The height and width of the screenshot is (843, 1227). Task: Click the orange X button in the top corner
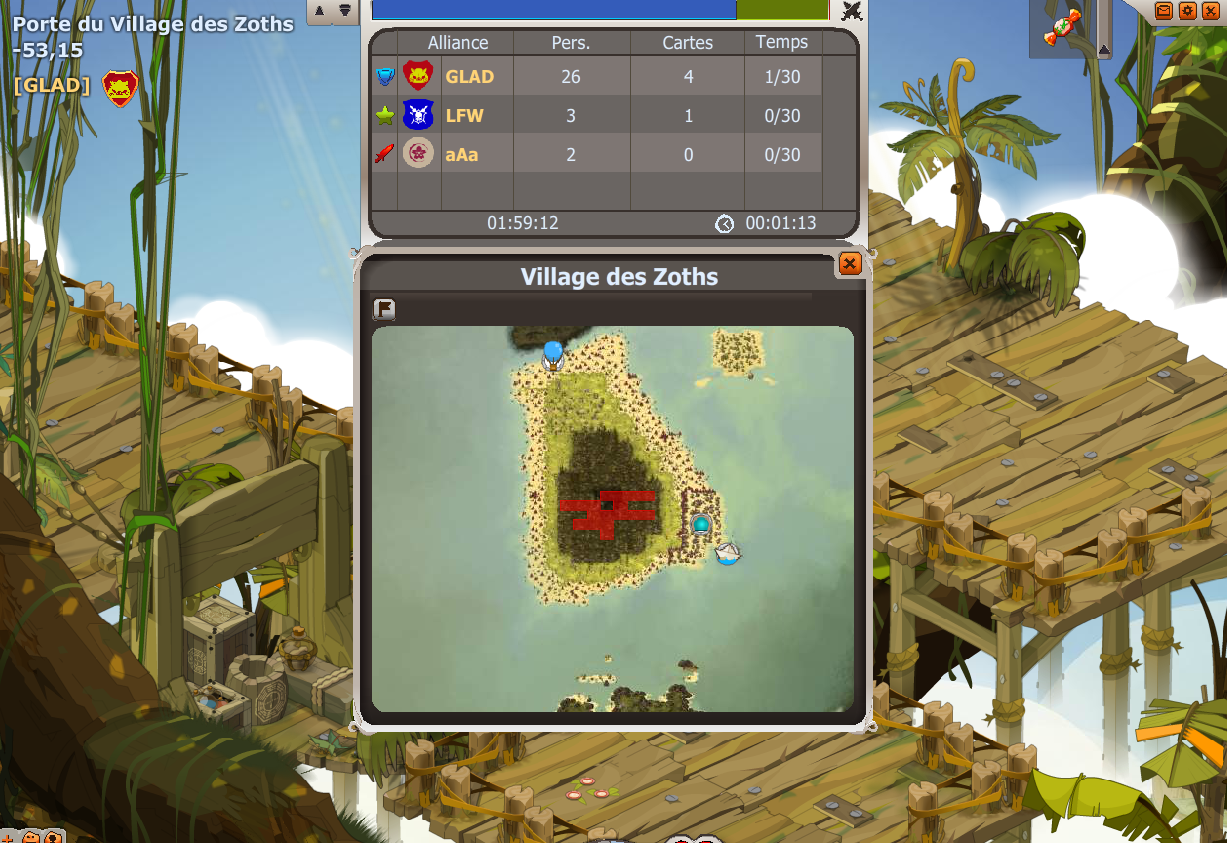(x=1212, y=10)
